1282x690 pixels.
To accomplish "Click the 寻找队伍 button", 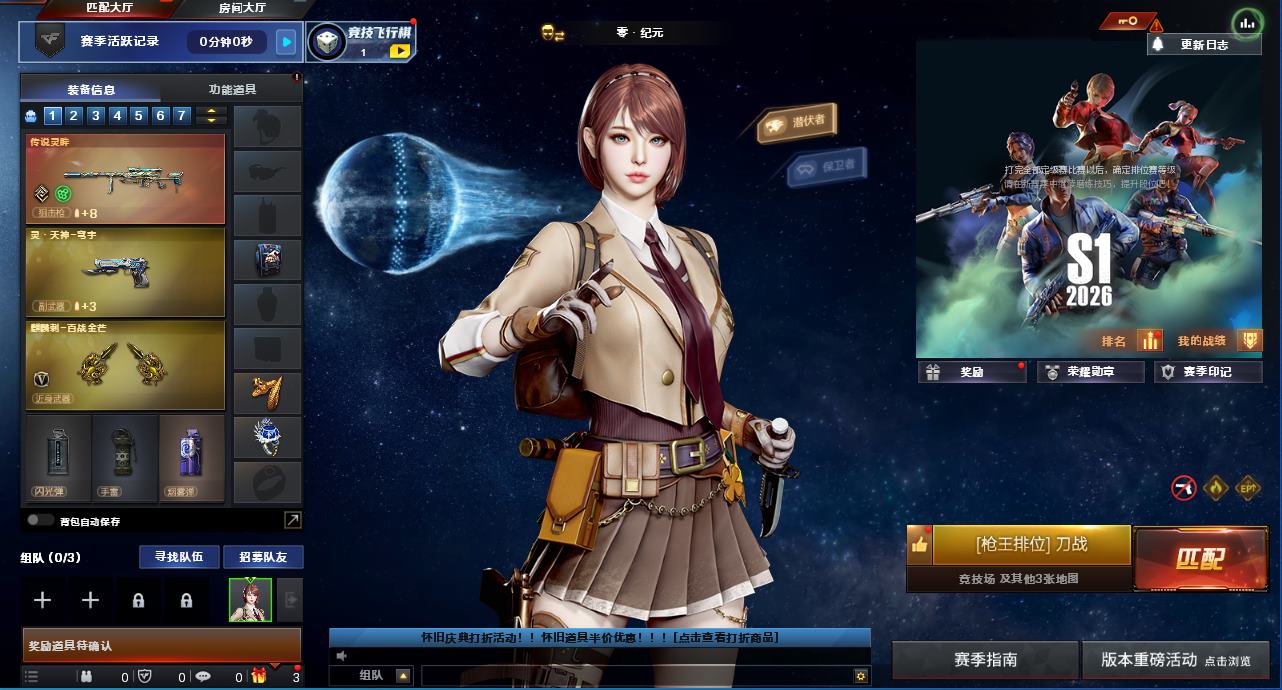I will (x=178, y=557).
